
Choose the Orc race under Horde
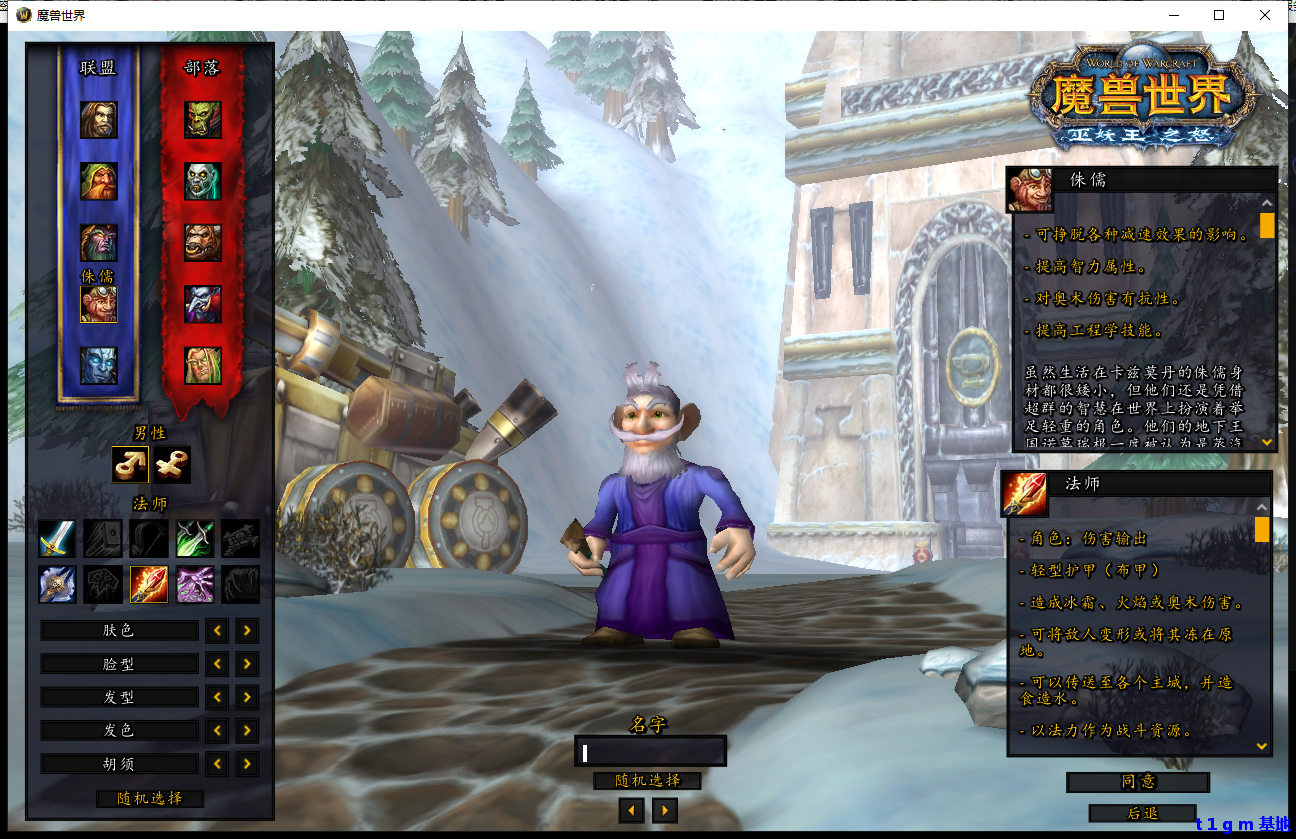coord(203,120)
